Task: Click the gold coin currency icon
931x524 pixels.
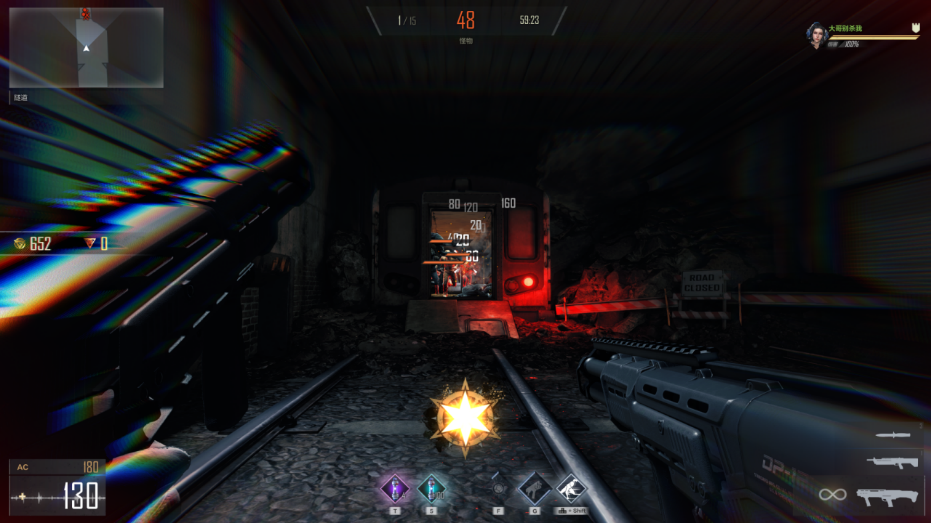Action: coord(20,243)
